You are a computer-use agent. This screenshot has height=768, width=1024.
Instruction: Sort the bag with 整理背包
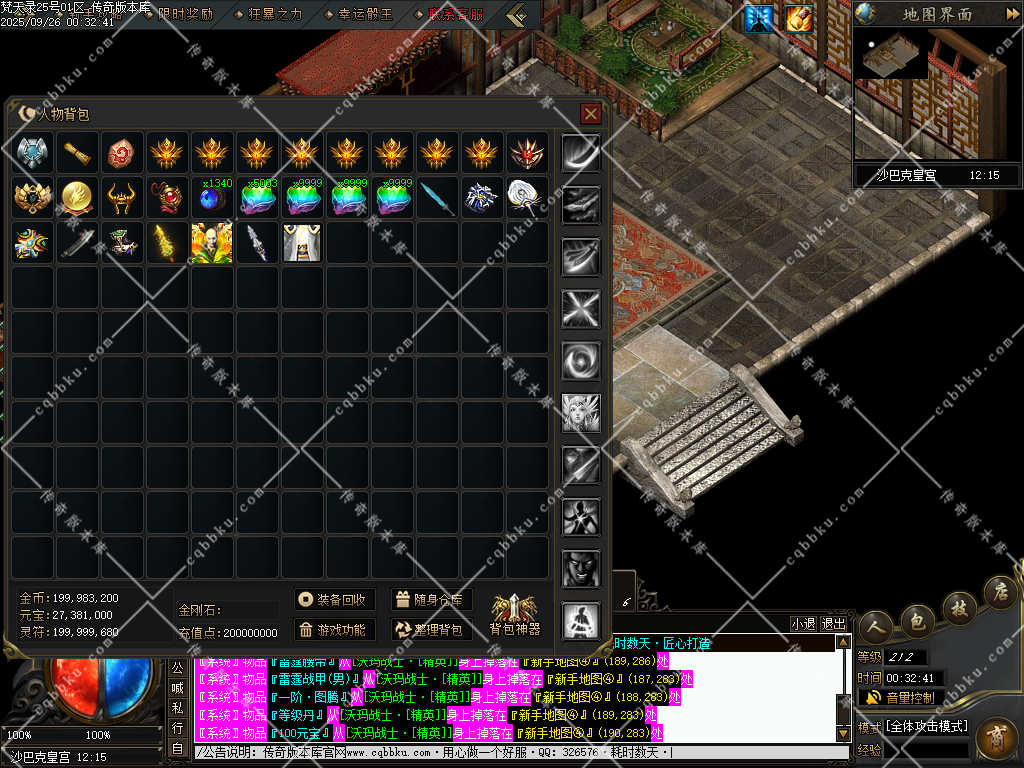(x=430, y=630)
